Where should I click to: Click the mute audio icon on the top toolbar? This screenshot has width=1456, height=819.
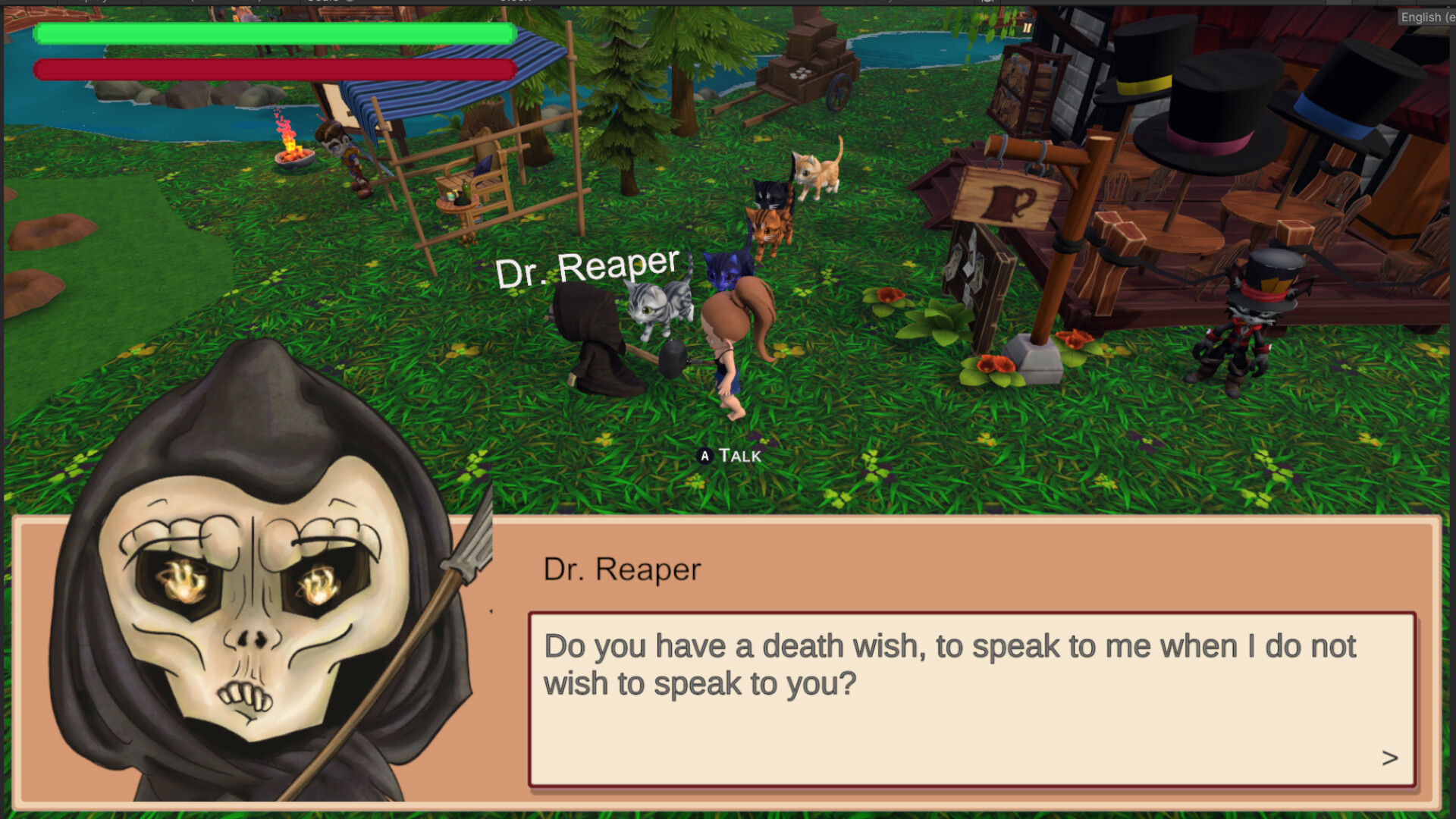(987, 3)
